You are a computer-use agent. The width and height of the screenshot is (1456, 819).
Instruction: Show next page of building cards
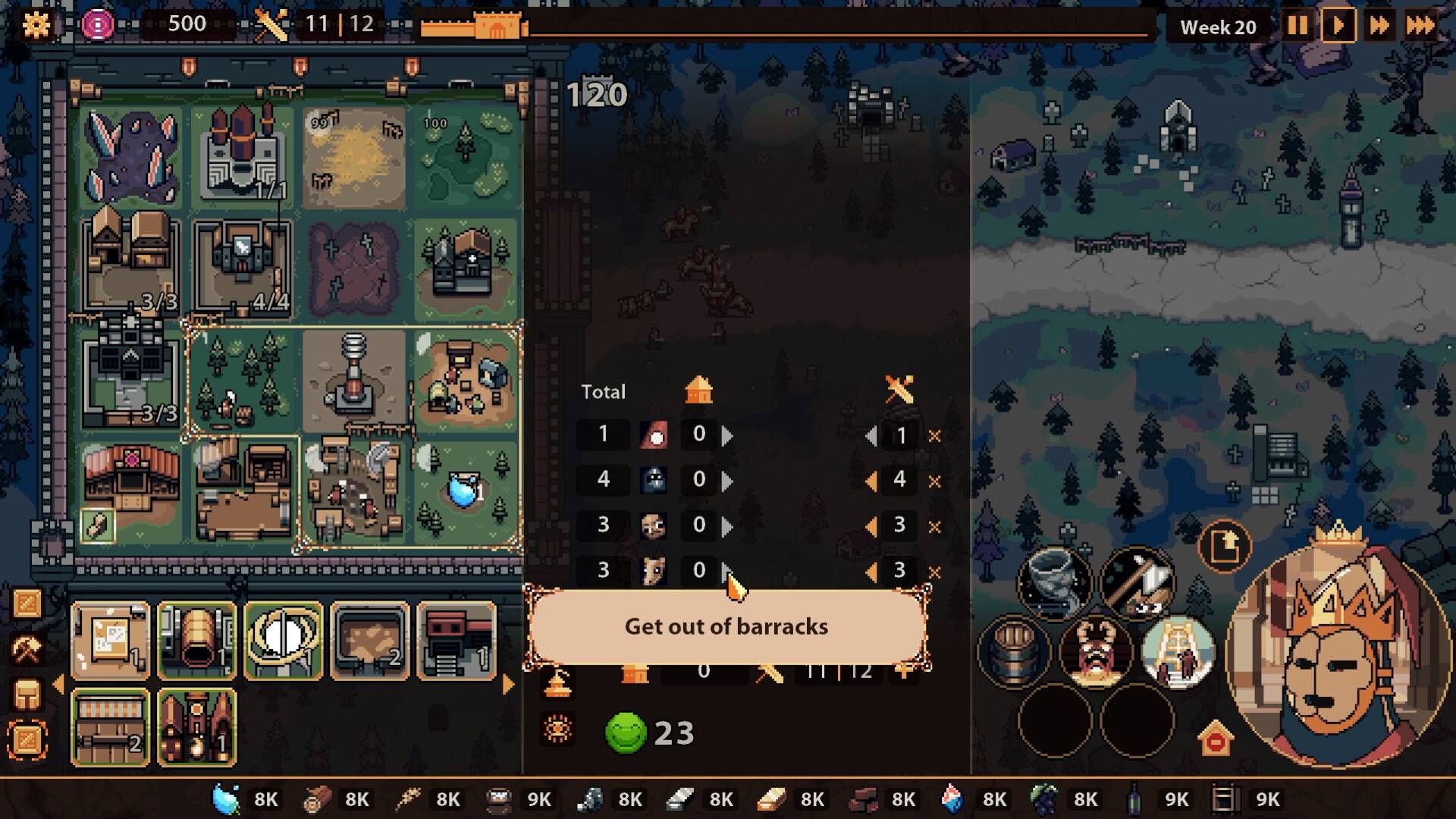[508, 685]
